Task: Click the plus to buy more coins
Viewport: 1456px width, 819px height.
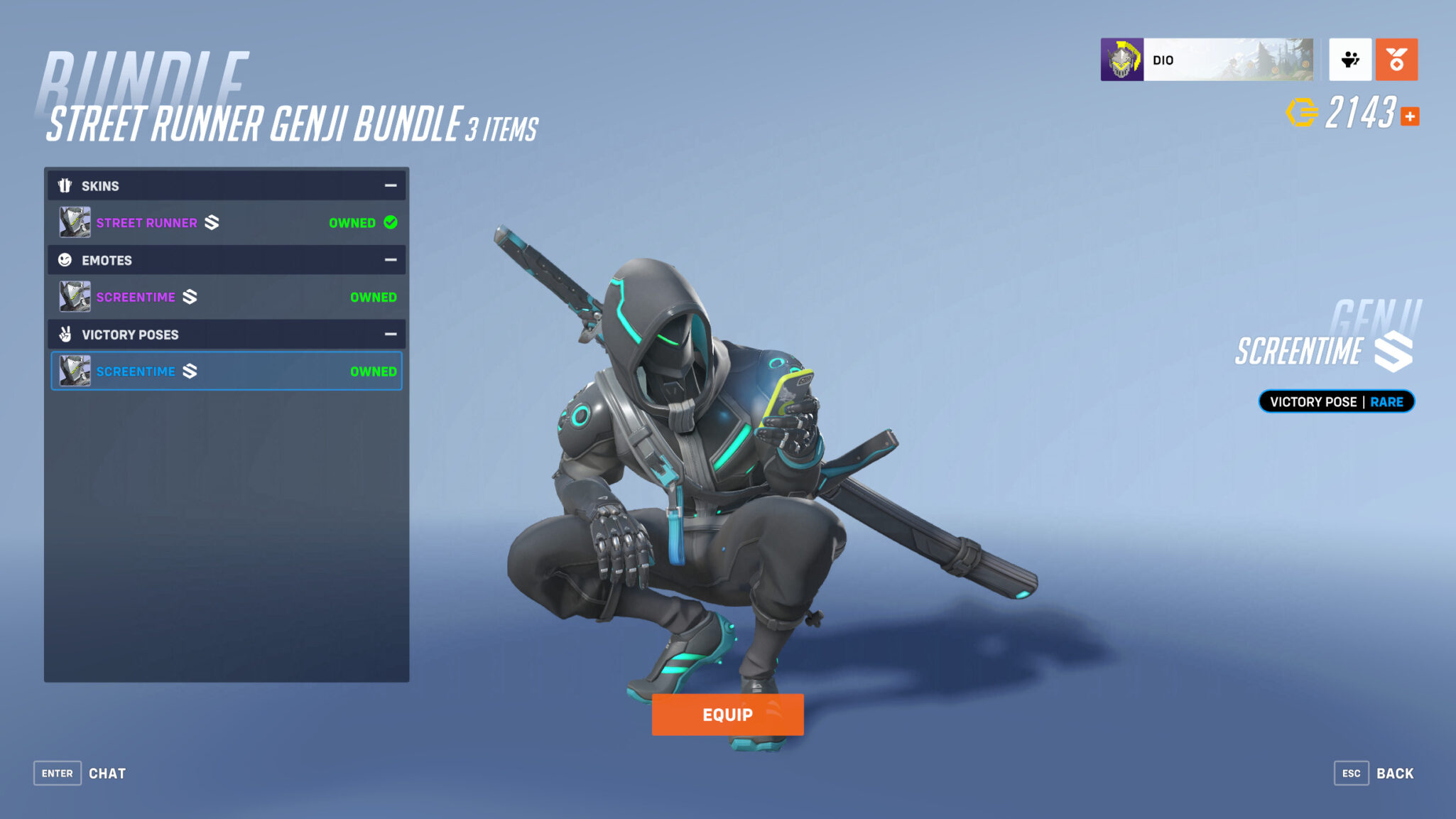Action: (x=1409, y=118)
